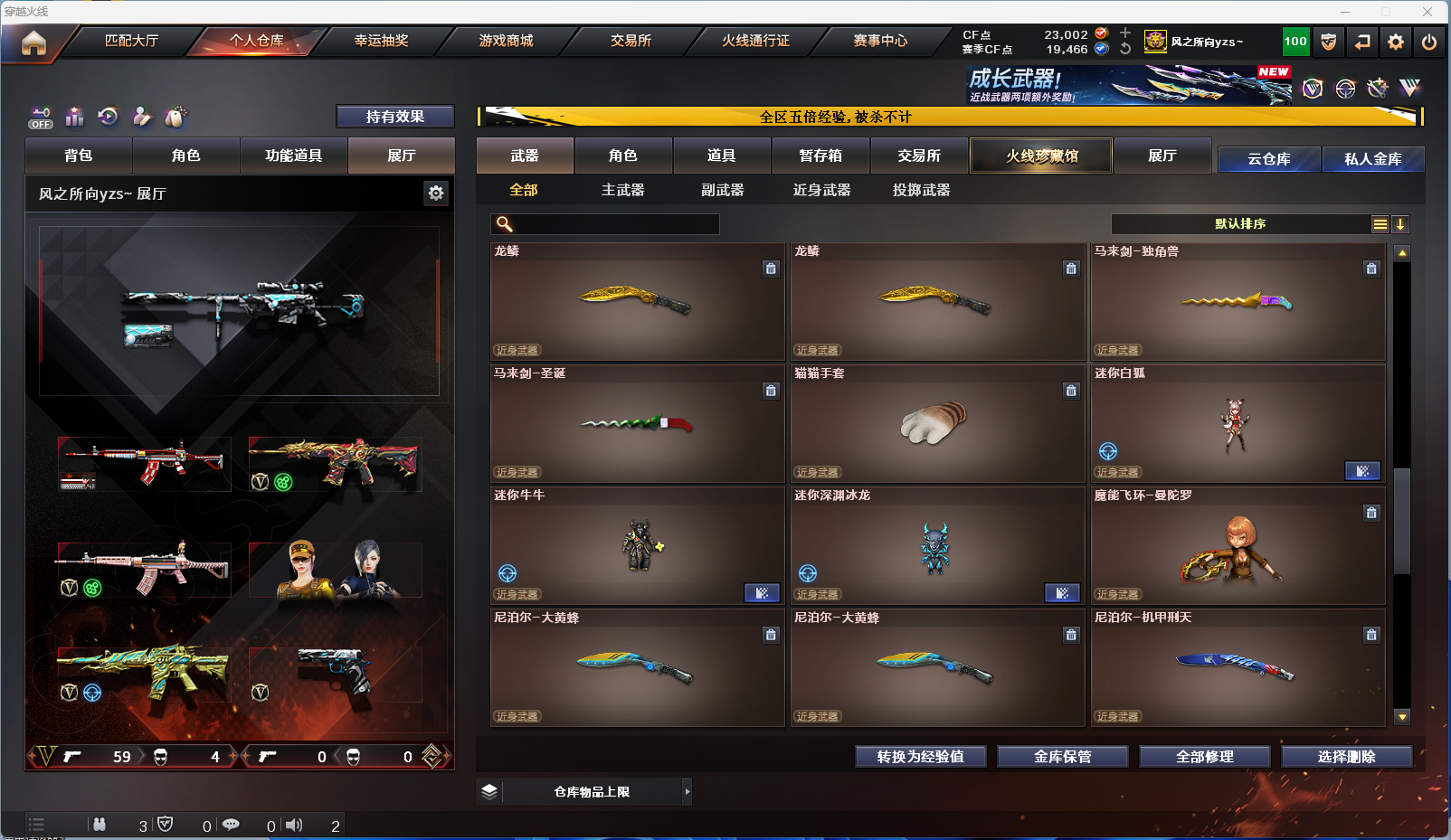Select the 猫猫手套 item
Screen dimensions: 1451x840
936,423
